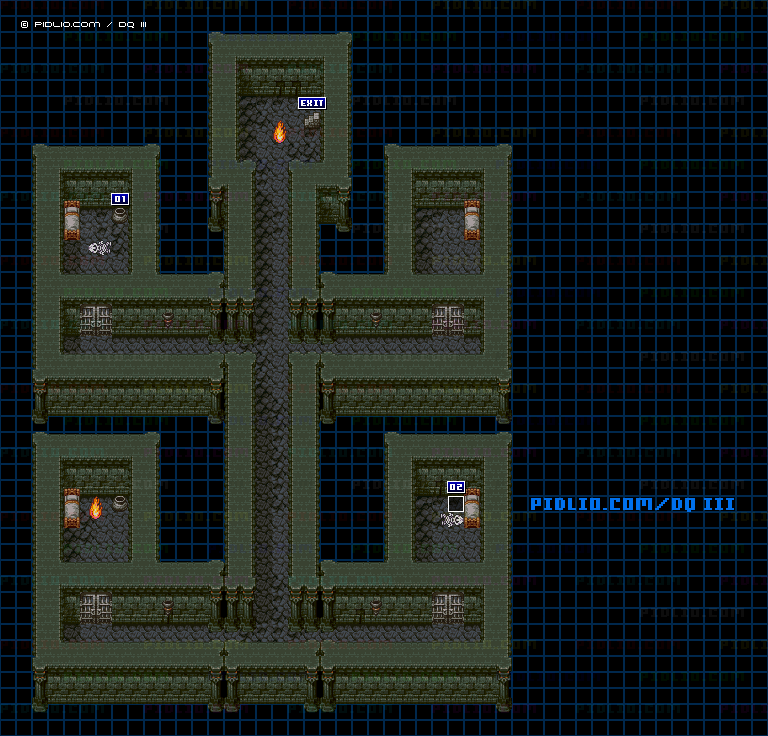Open the blue PIDLIO.COM/DQ III link text
Screen dimensions: 768x736
click(x=632, y=504)
